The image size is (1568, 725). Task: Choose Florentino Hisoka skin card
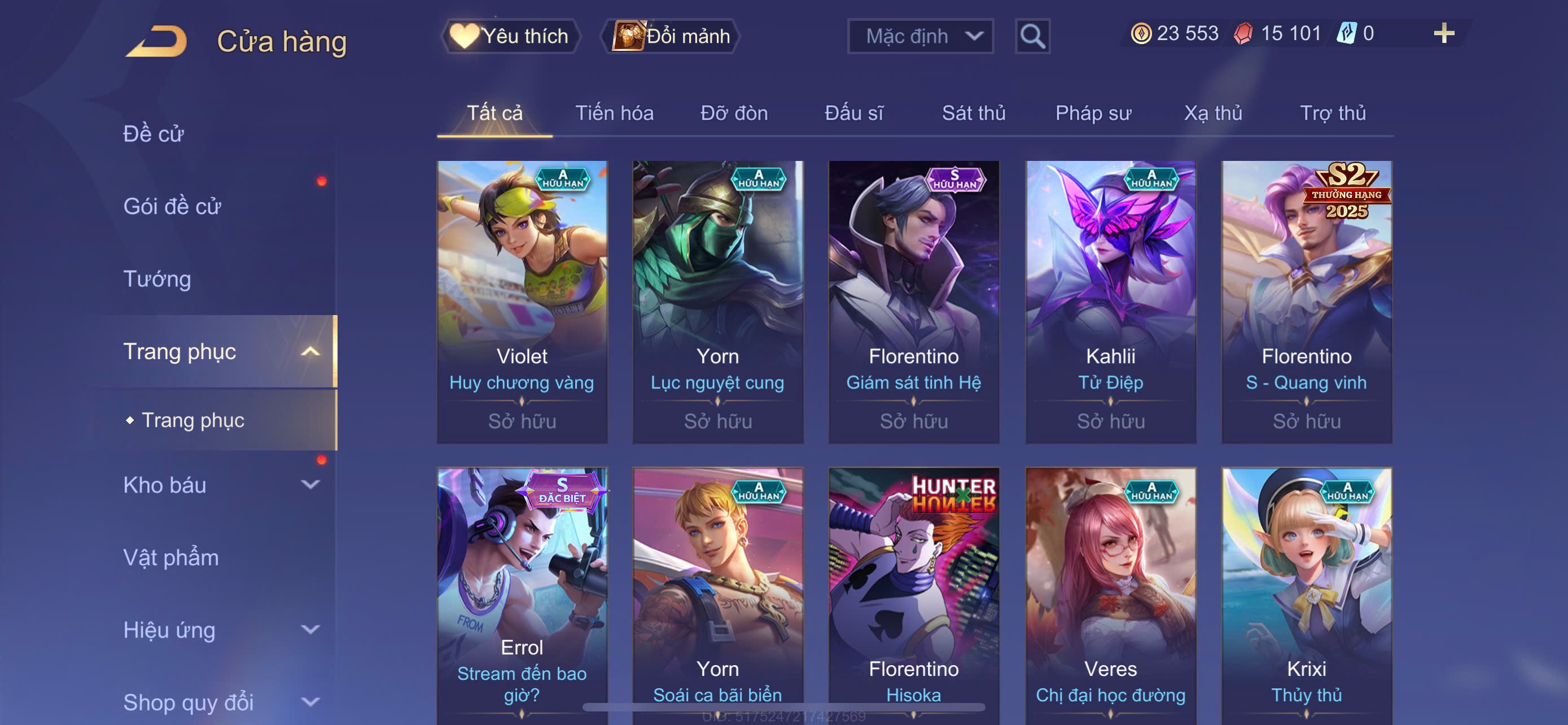(x=913, y=593)
